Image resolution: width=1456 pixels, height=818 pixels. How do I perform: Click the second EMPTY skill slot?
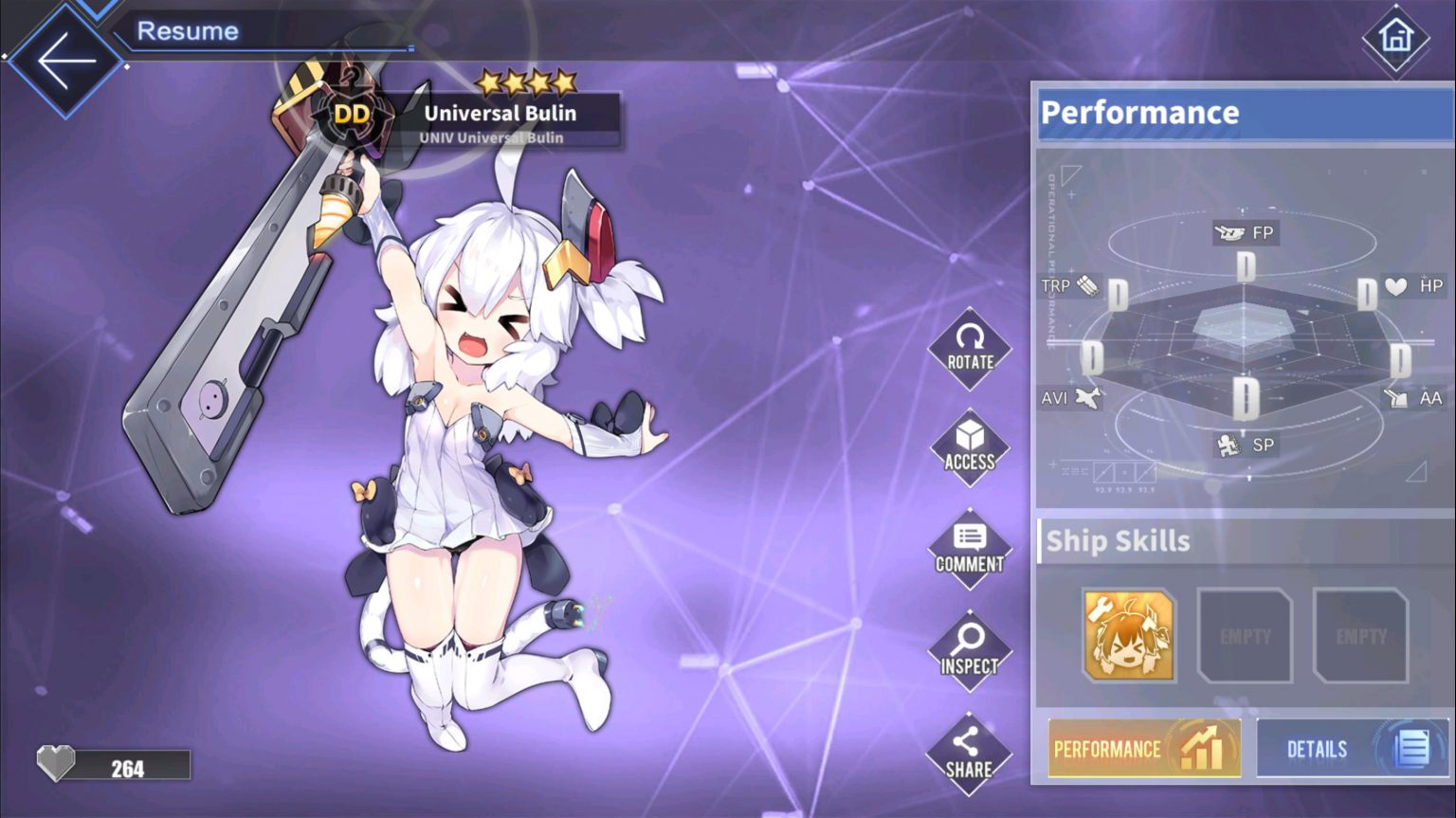(1359, 635)
